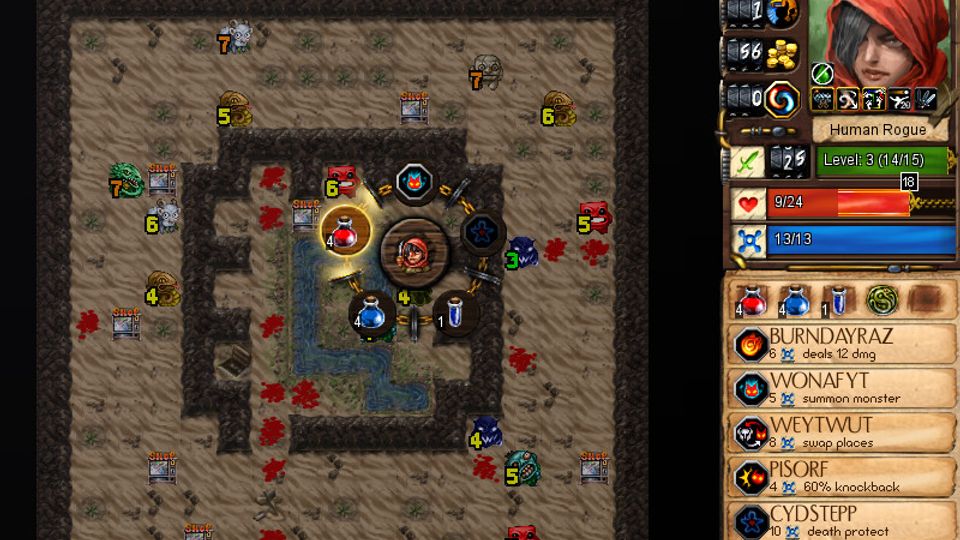Pick the blue mana potion on the radial wheel
Viewport: 960px width, 540px height.
(x=372, y=314)
